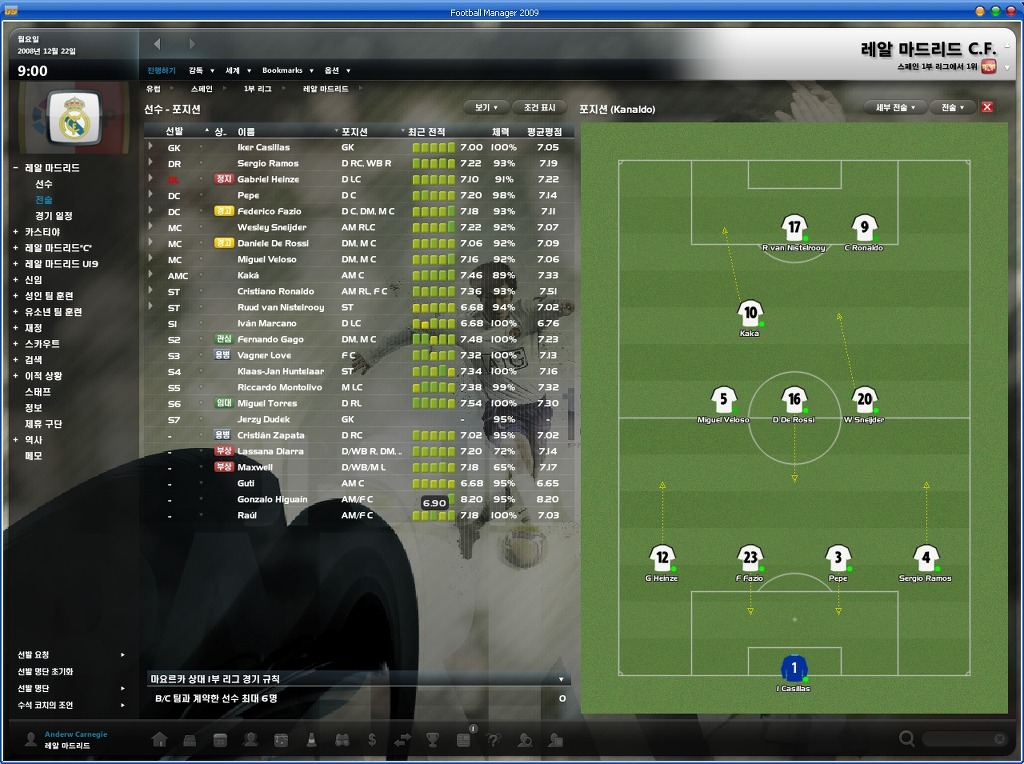Open 선발 명단 초기화 in the lower-left menu
This screenshot has width=1024, height=764.
coord(45,672)
